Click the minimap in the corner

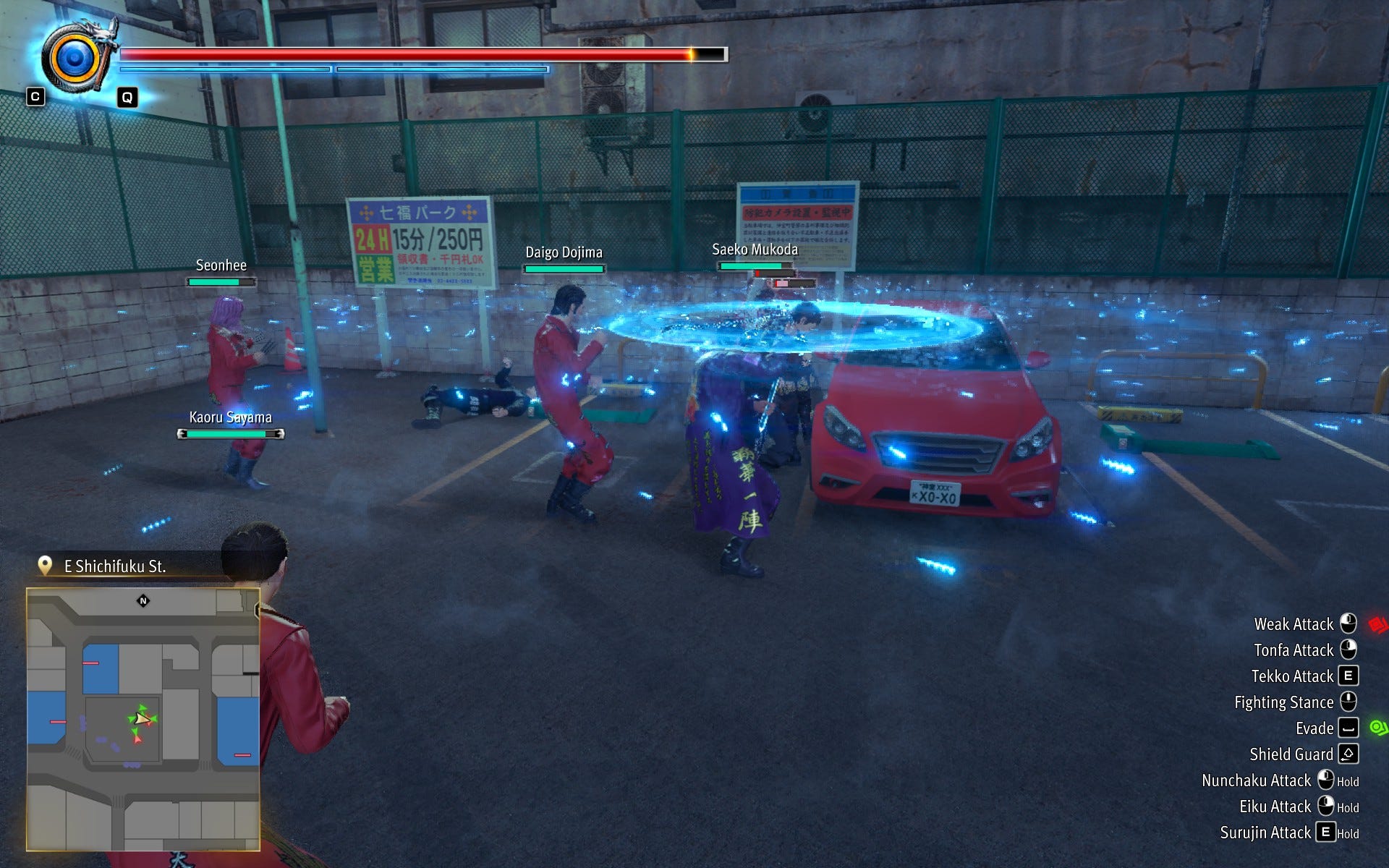(x=143, y=718)
